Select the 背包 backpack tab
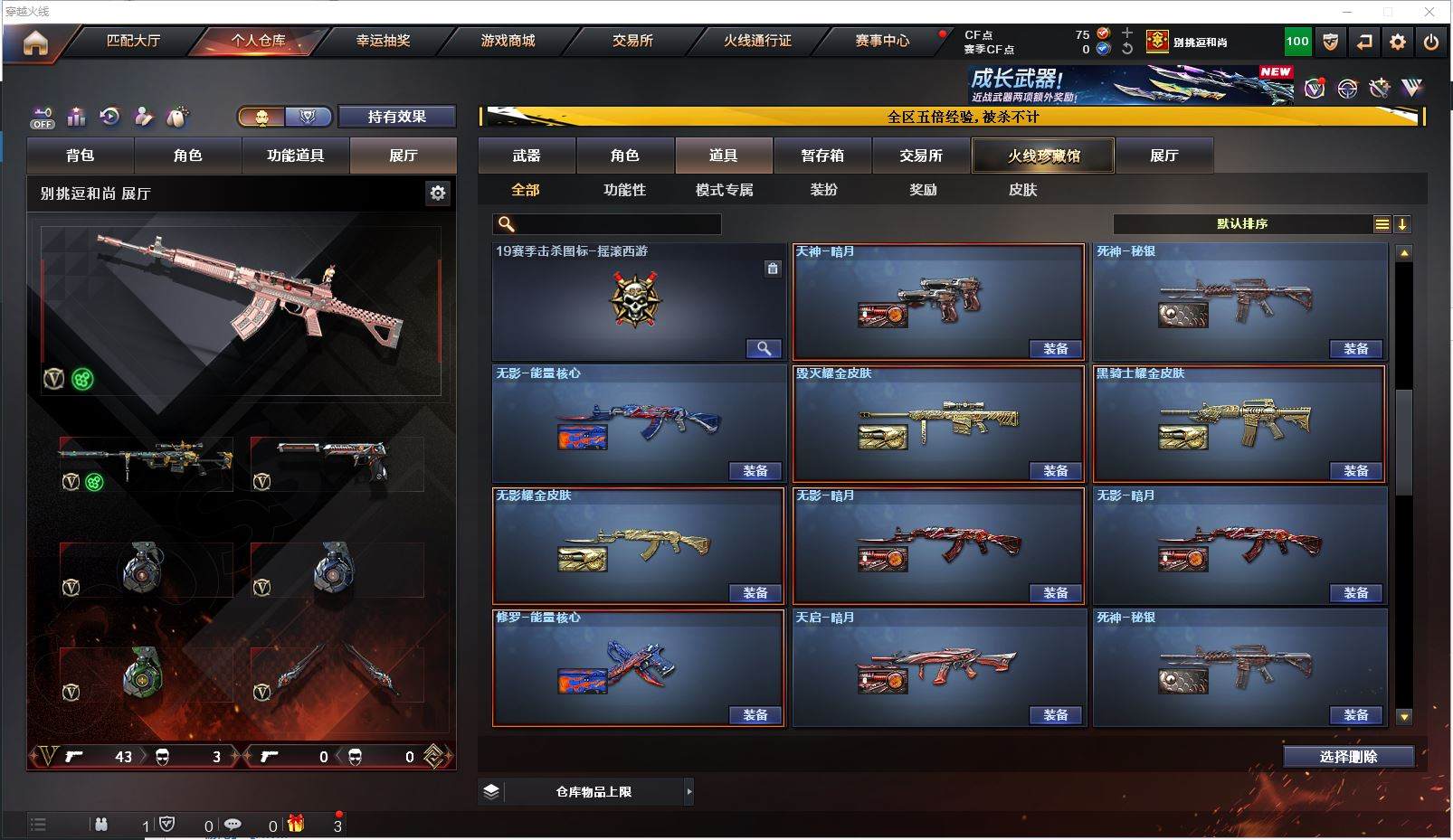 click(x=81, y=156)
